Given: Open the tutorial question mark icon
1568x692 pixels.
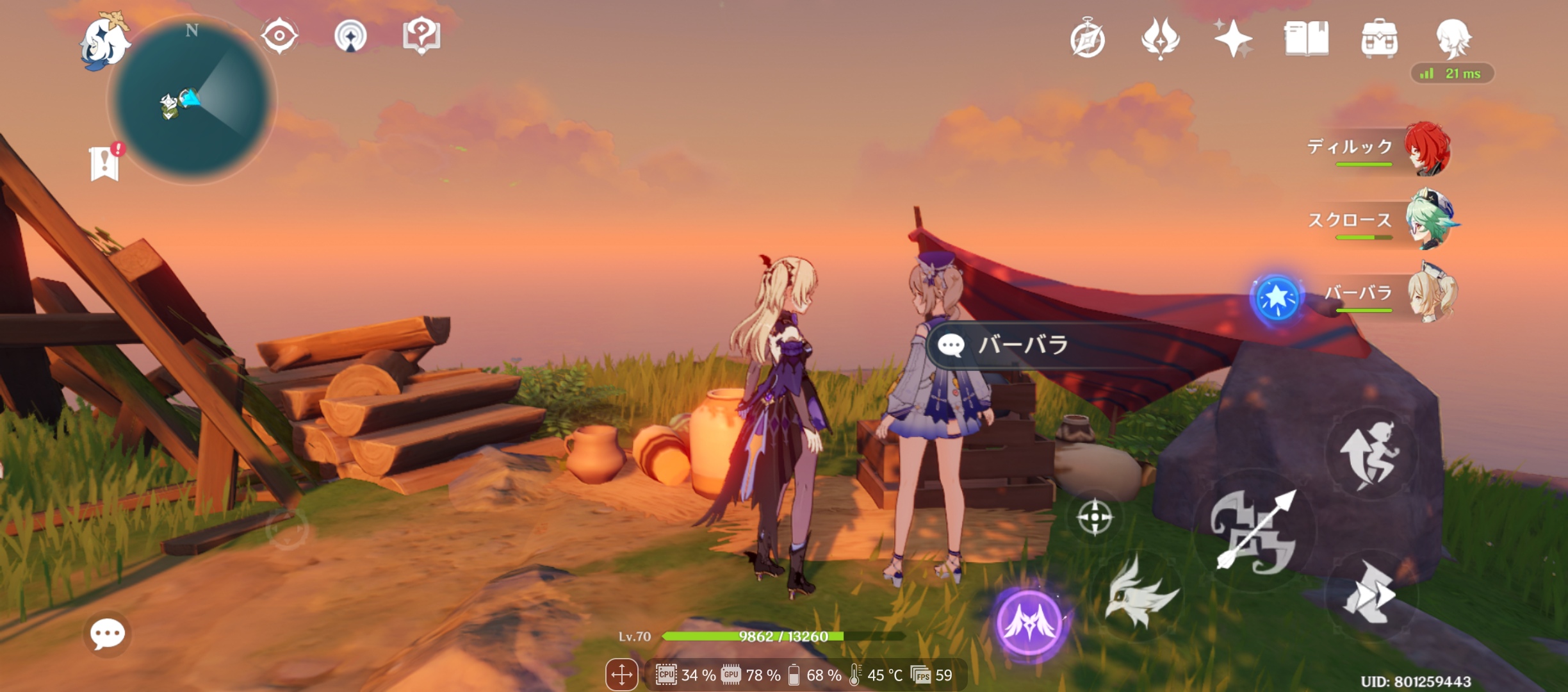Looking at the screenshot, I should click(x=421, y=35).
